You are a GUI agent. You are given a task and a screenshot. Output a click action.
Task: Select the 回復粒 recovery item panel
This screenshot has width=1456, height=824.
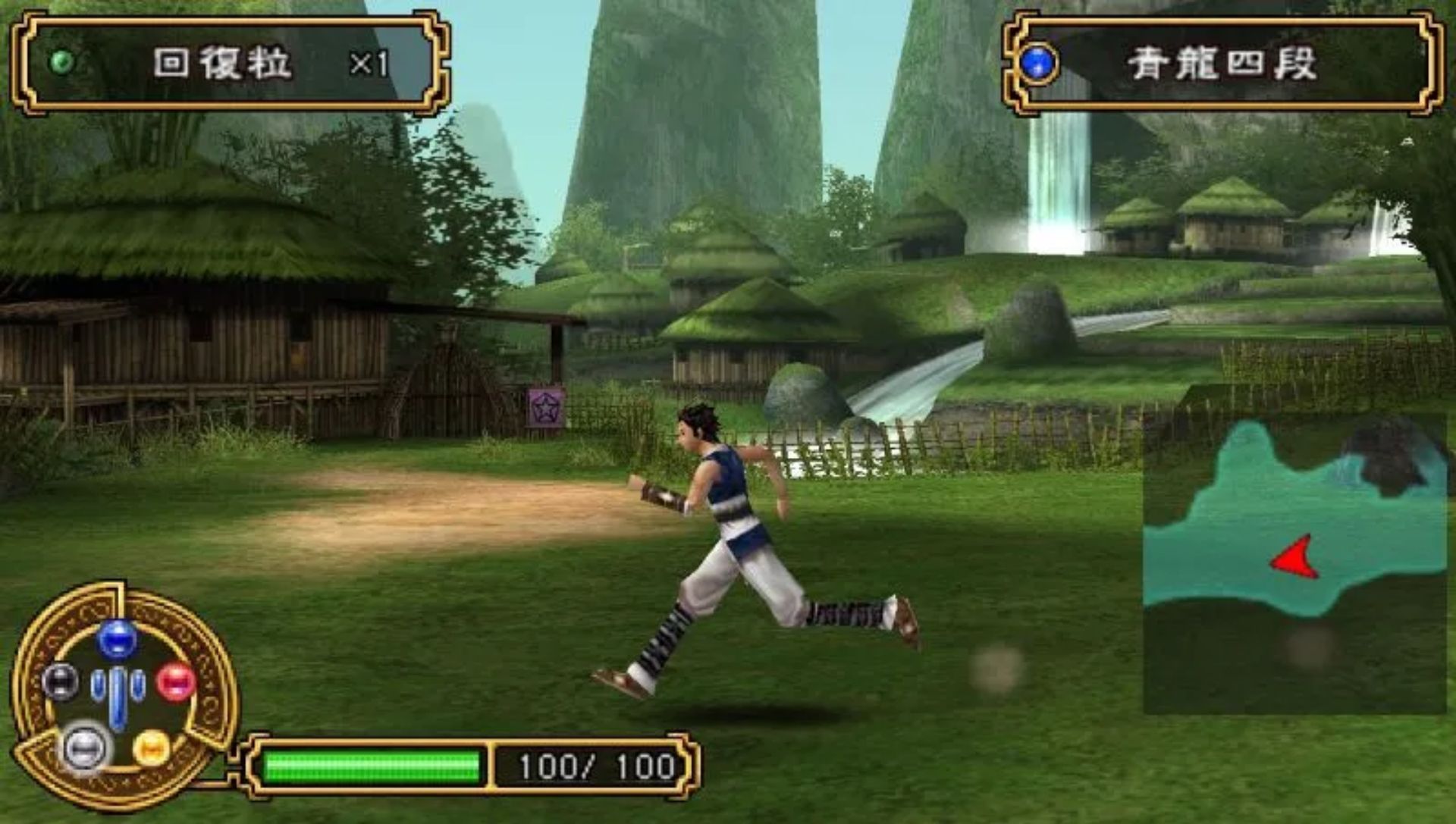[x=231, y=64]
